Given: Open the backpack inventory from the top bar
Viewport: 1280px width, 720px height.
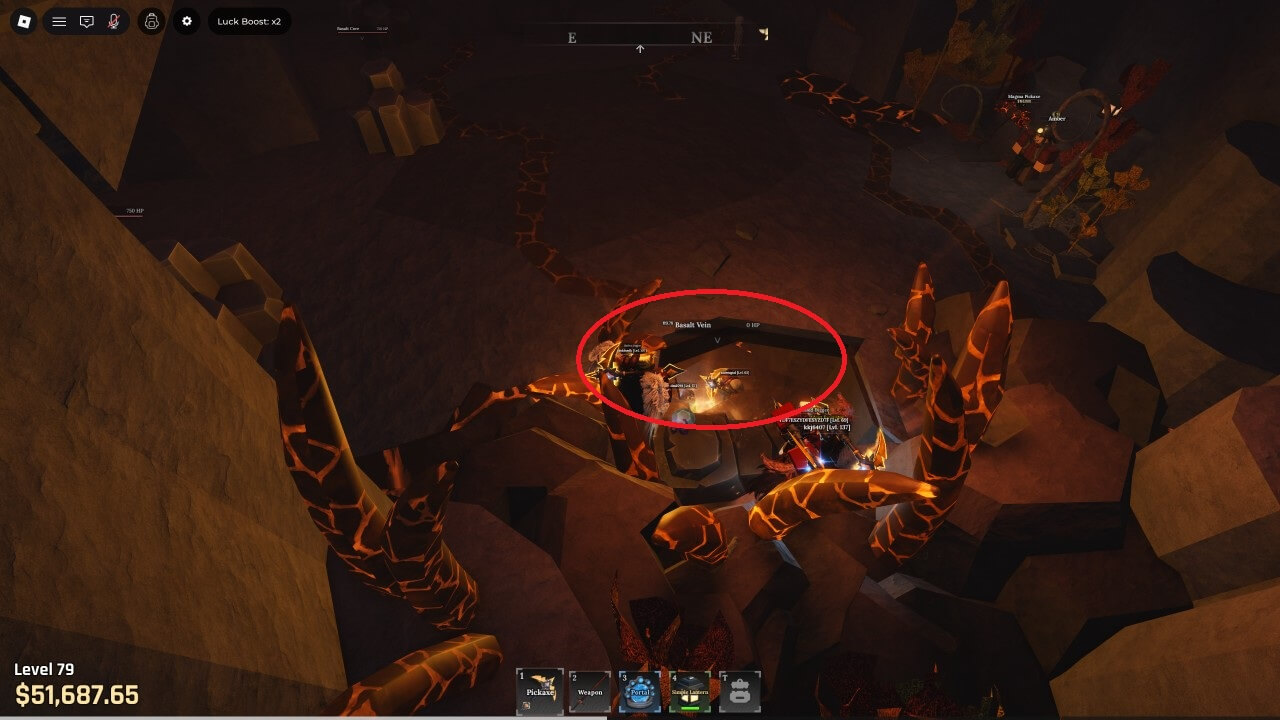Looking at the screenshot, I should [x=151, y=21].
